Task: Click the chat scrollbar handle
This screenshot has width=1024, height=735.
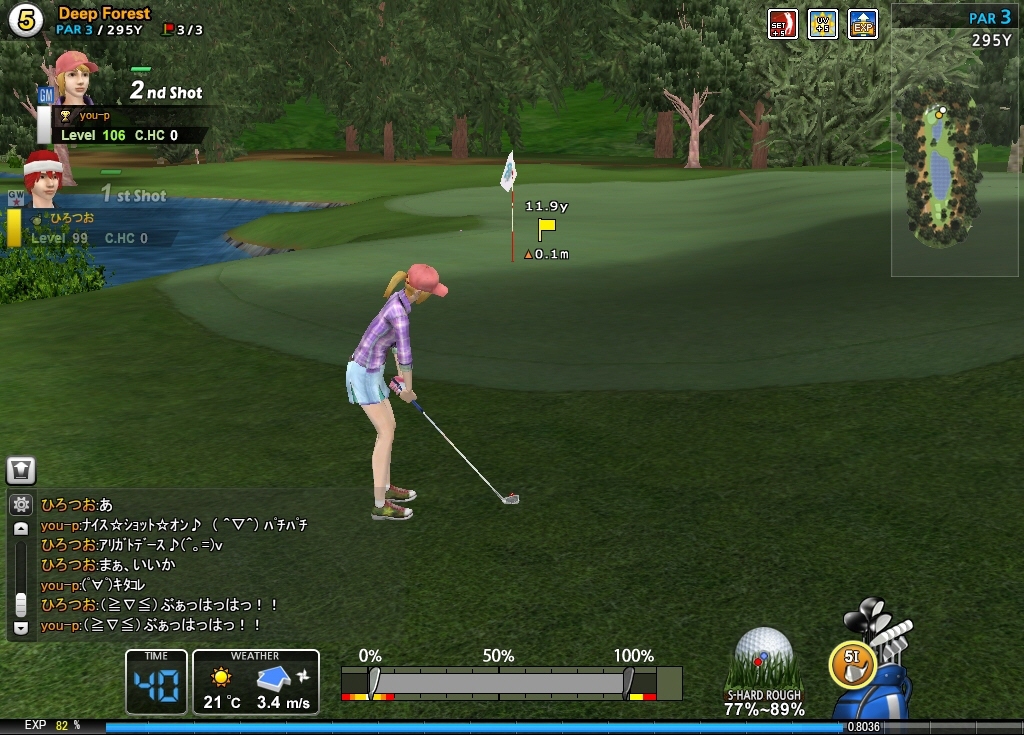Action: tap(21, 604)
